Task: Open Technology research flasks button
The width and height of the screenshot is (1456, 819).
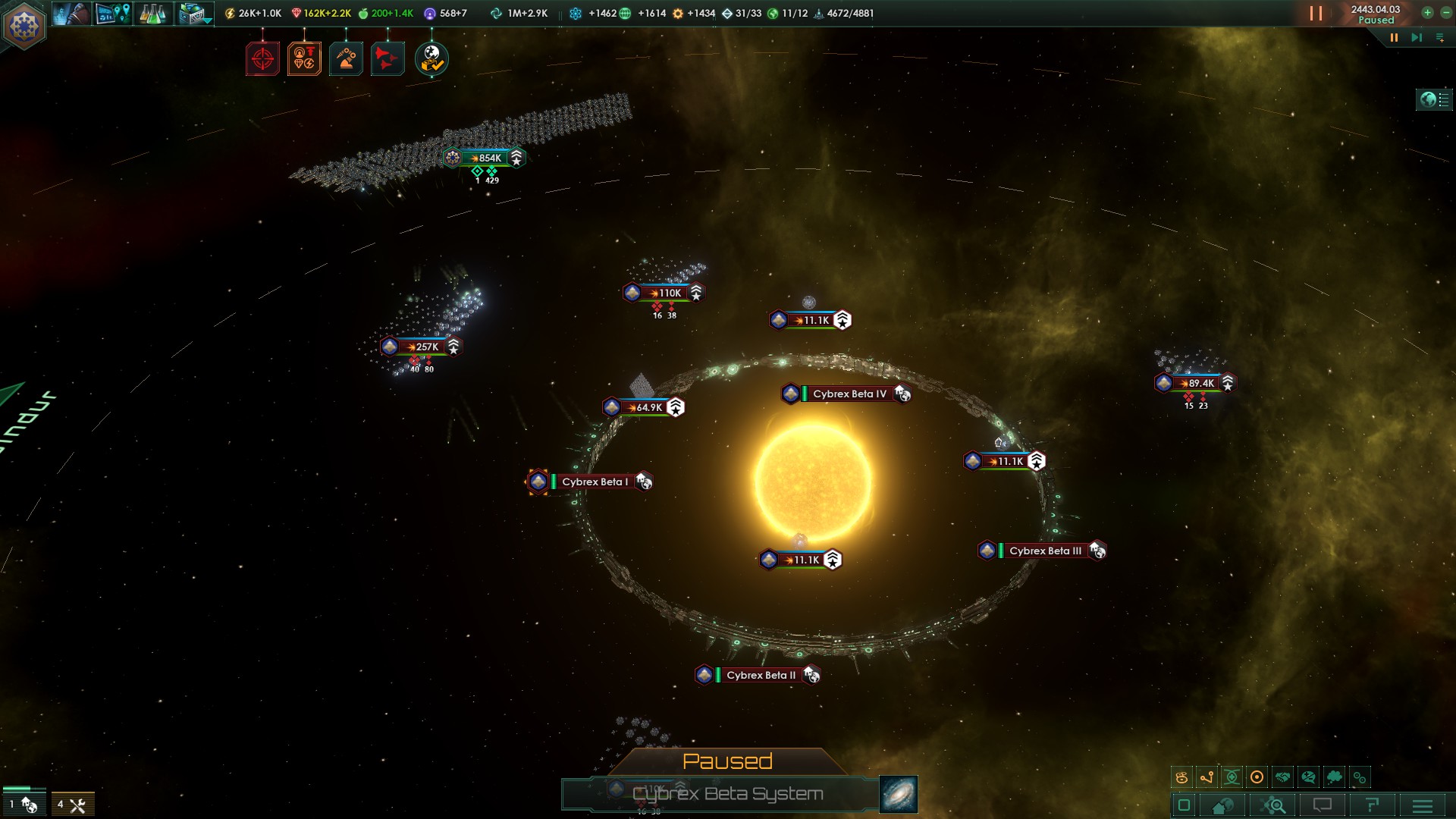Action: [x=152, y=14]
